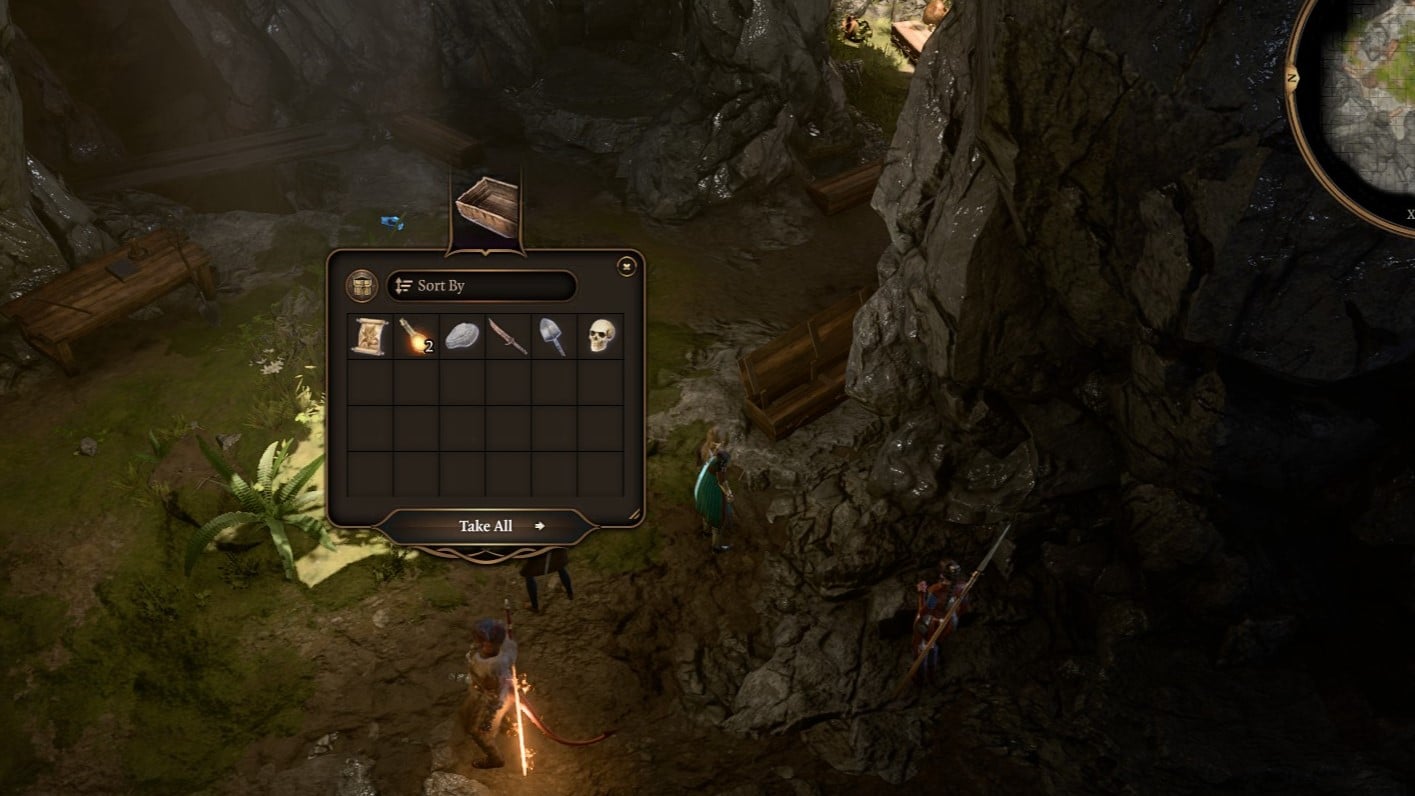Viewport: 1415px width, 796px height.
Task: Close the crate loot window
Action: coord(627,266)
